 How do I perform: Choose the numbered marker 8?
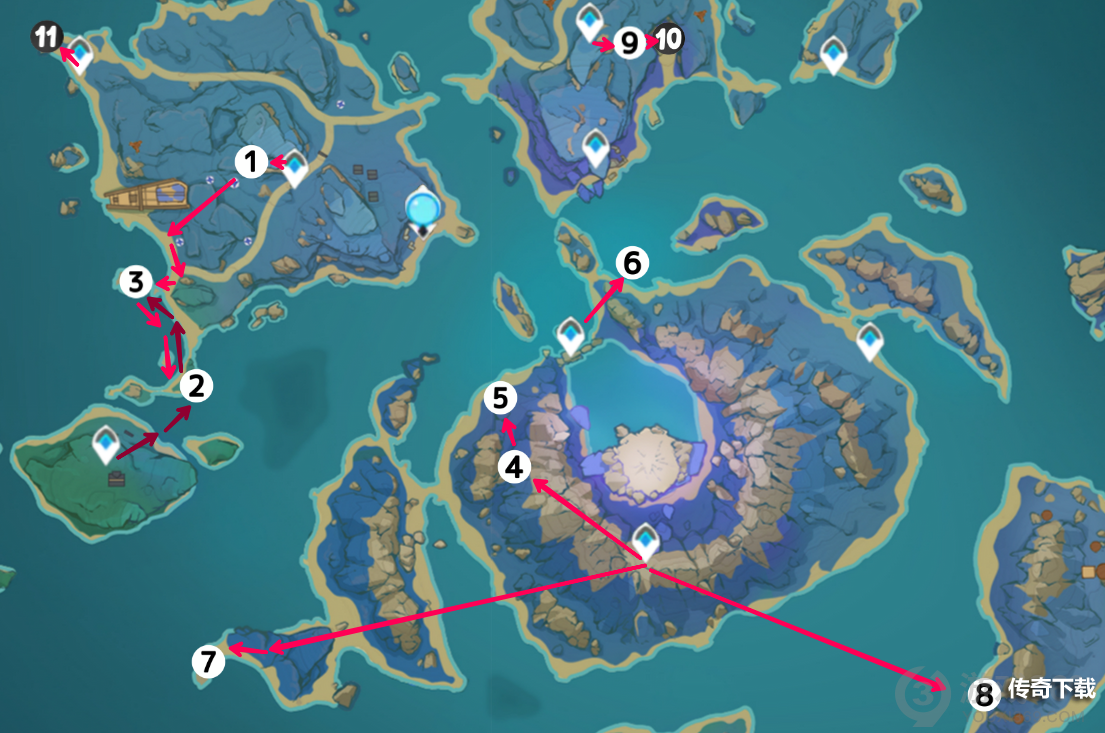(985, 695)
